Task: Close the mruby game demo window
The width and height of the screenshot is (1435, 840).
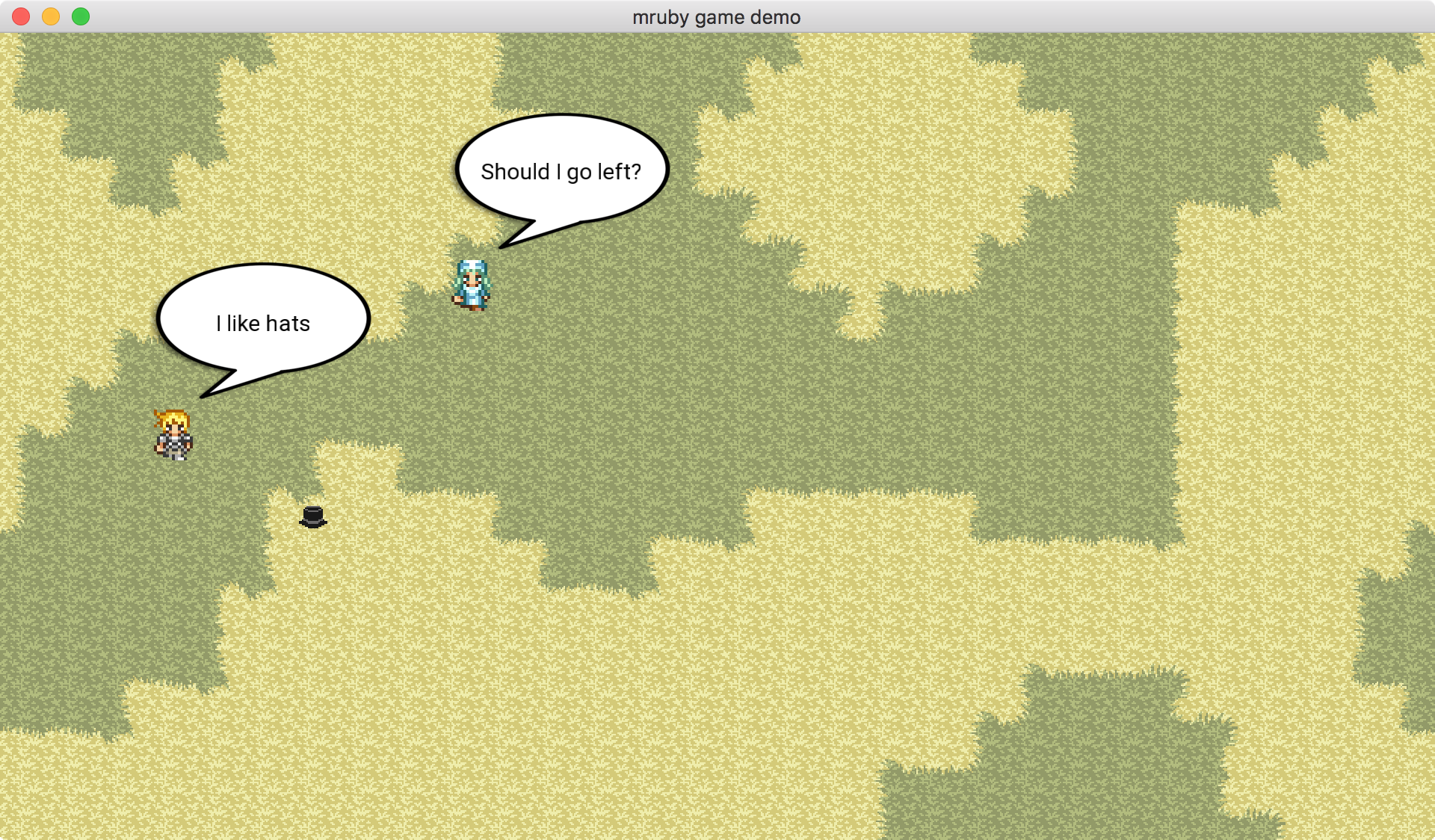Action: pyautogui.click(x=21, y=16)
